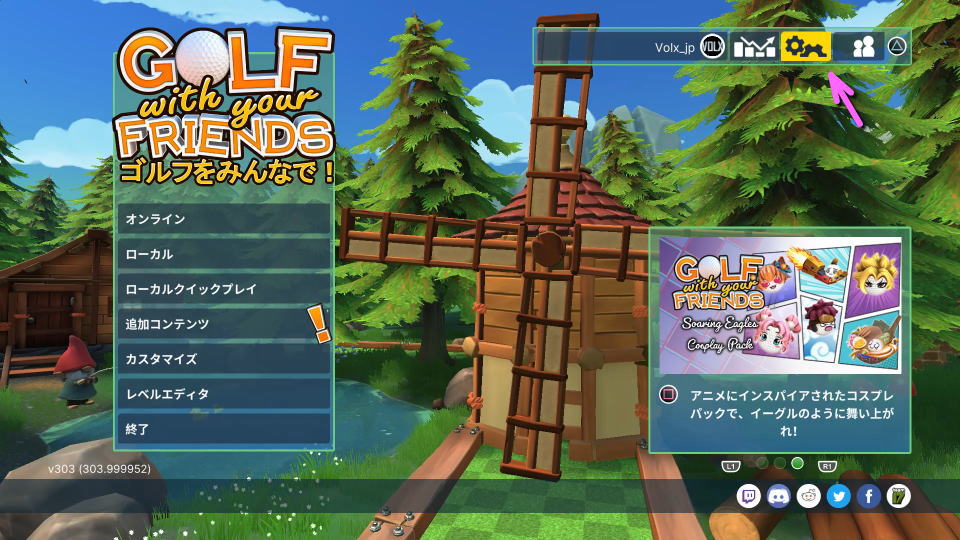Image resolution: width=960 pixels, height=540 pixels.
Task: Open the オンライン (Online) menu
Action: coord(223,219)
